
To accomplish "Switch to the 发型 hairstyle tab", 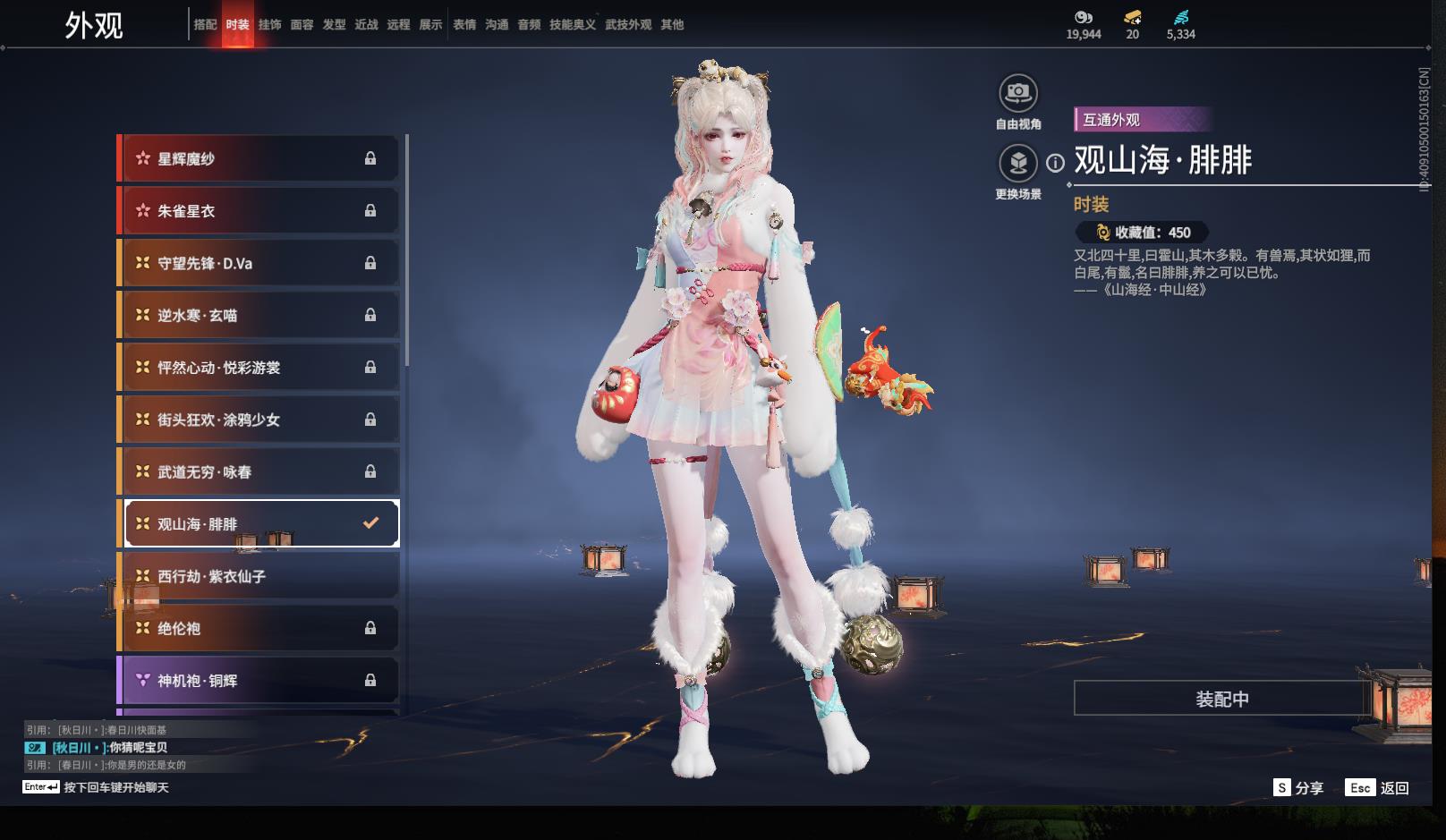I will tap(334, 25).
